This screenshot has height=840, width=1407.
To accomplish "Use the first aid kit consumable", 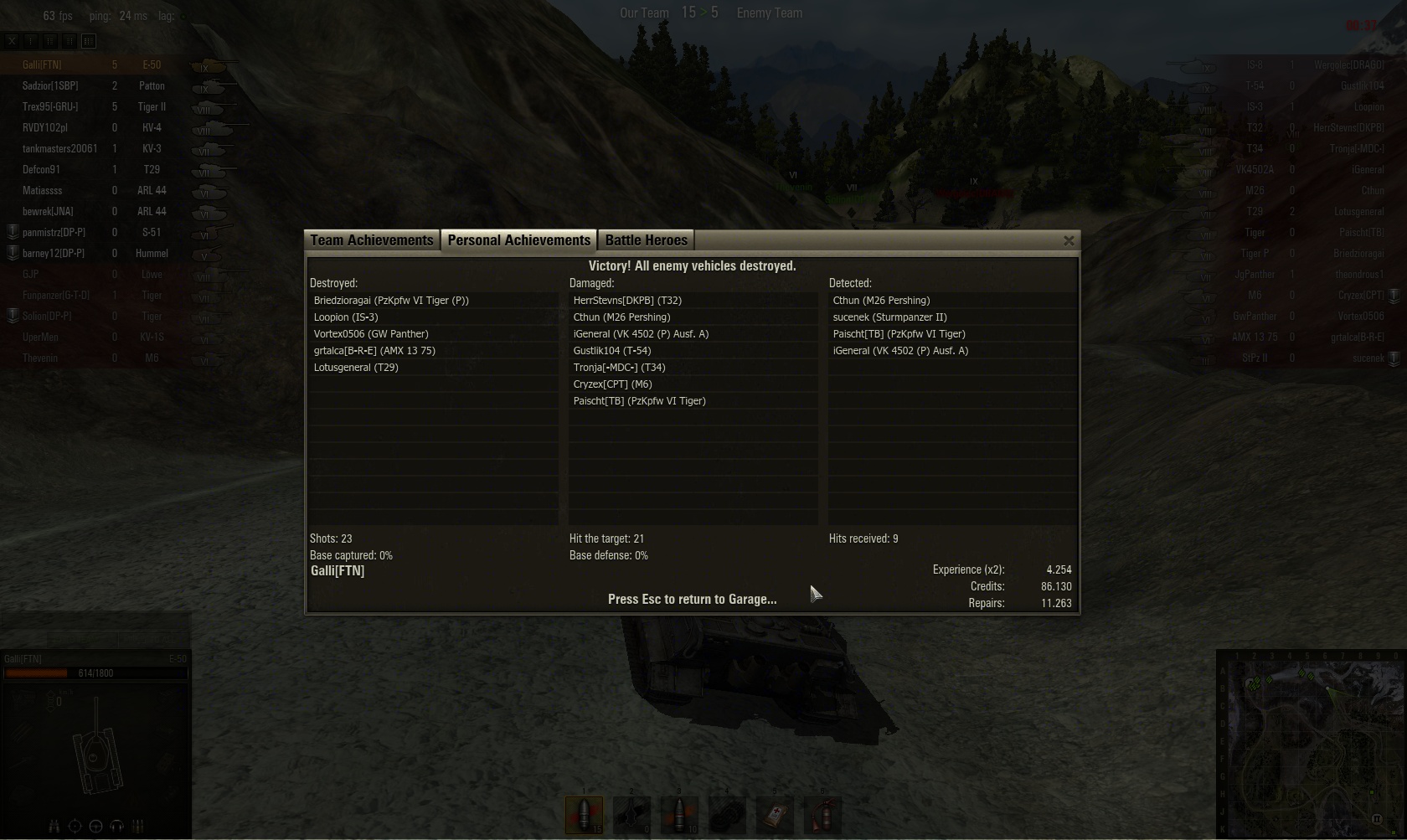I will [x=775, y=814].
